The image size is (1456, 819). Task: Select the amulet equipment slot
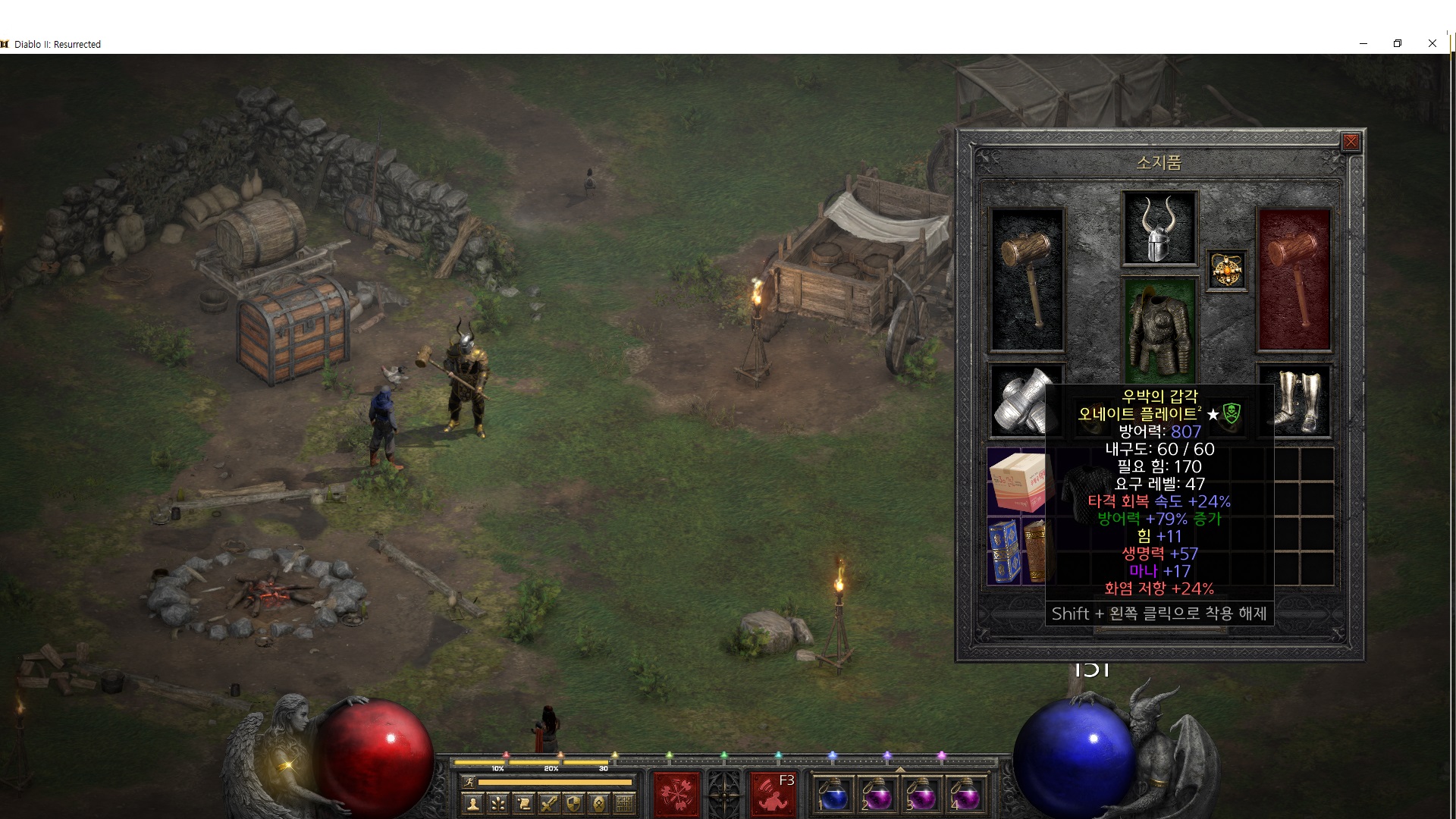1226,270
